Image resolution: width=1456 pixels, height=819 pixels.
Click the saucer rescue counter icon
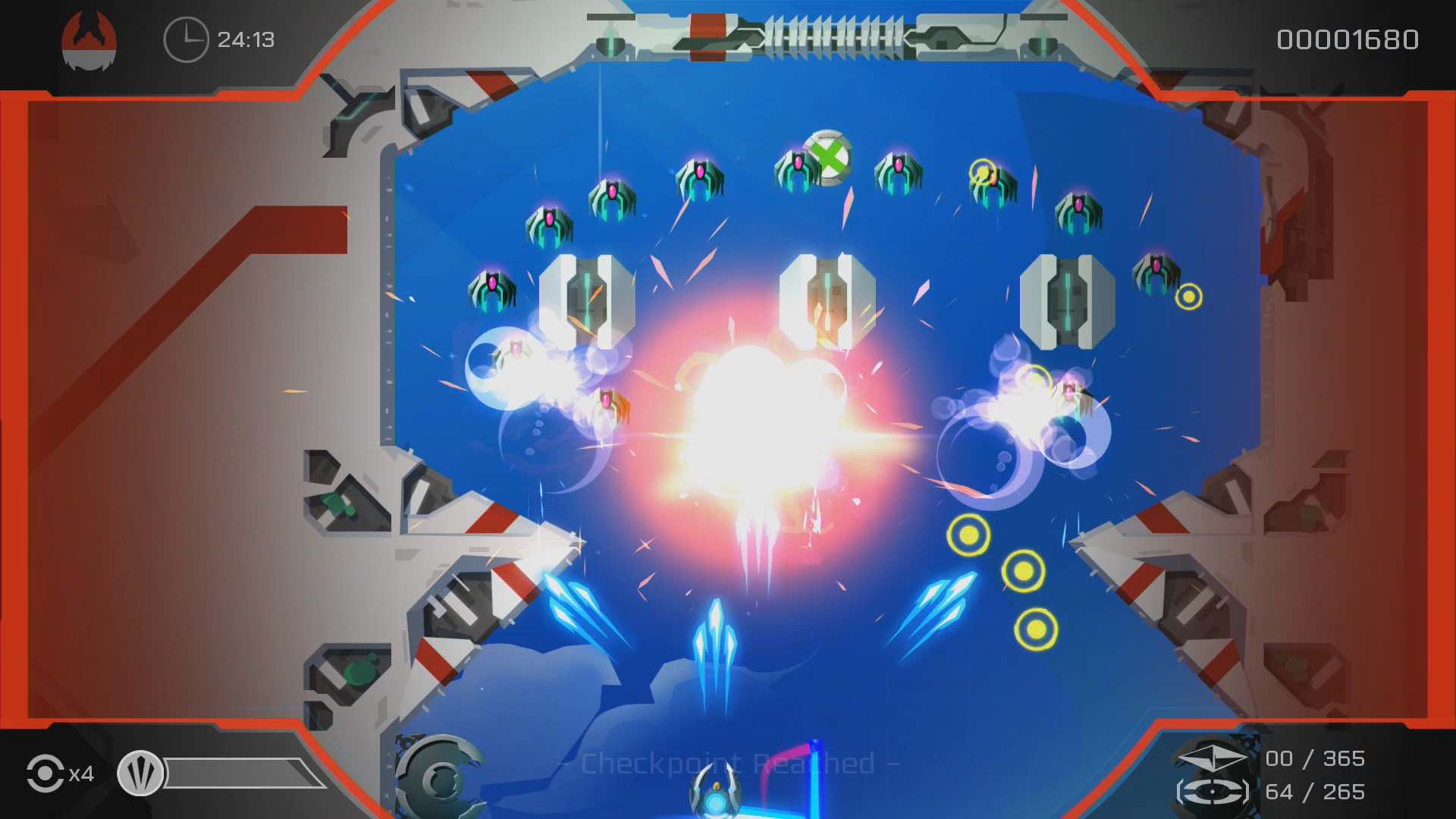1213,792
